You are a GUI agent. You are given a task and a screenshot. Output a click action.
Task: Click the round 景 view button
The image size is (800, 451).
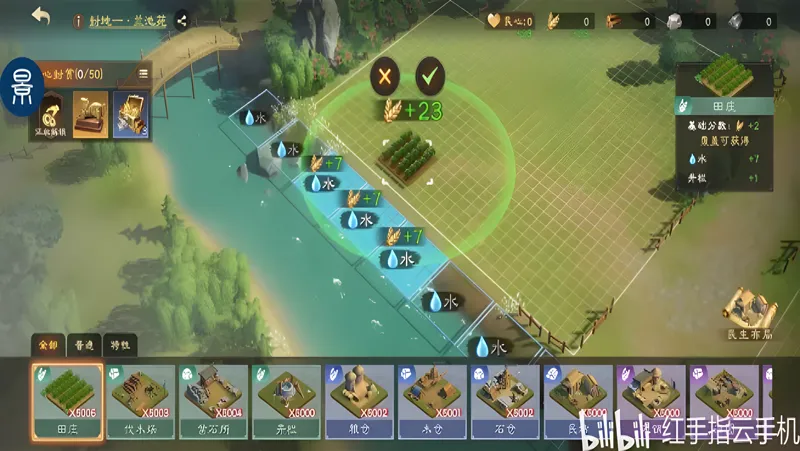[20, 88]
